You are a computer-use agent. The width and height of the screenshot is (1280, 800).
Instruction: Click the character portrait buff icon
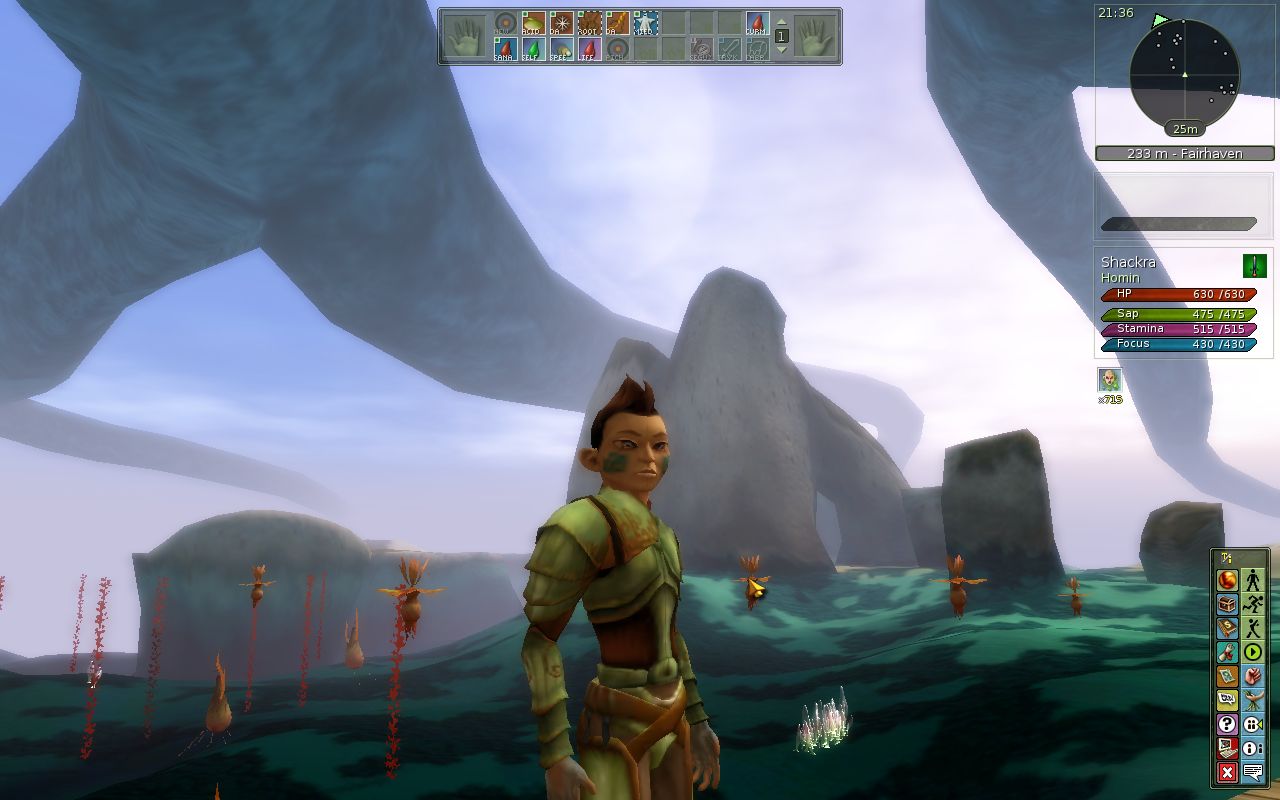tap(1109, 380)
